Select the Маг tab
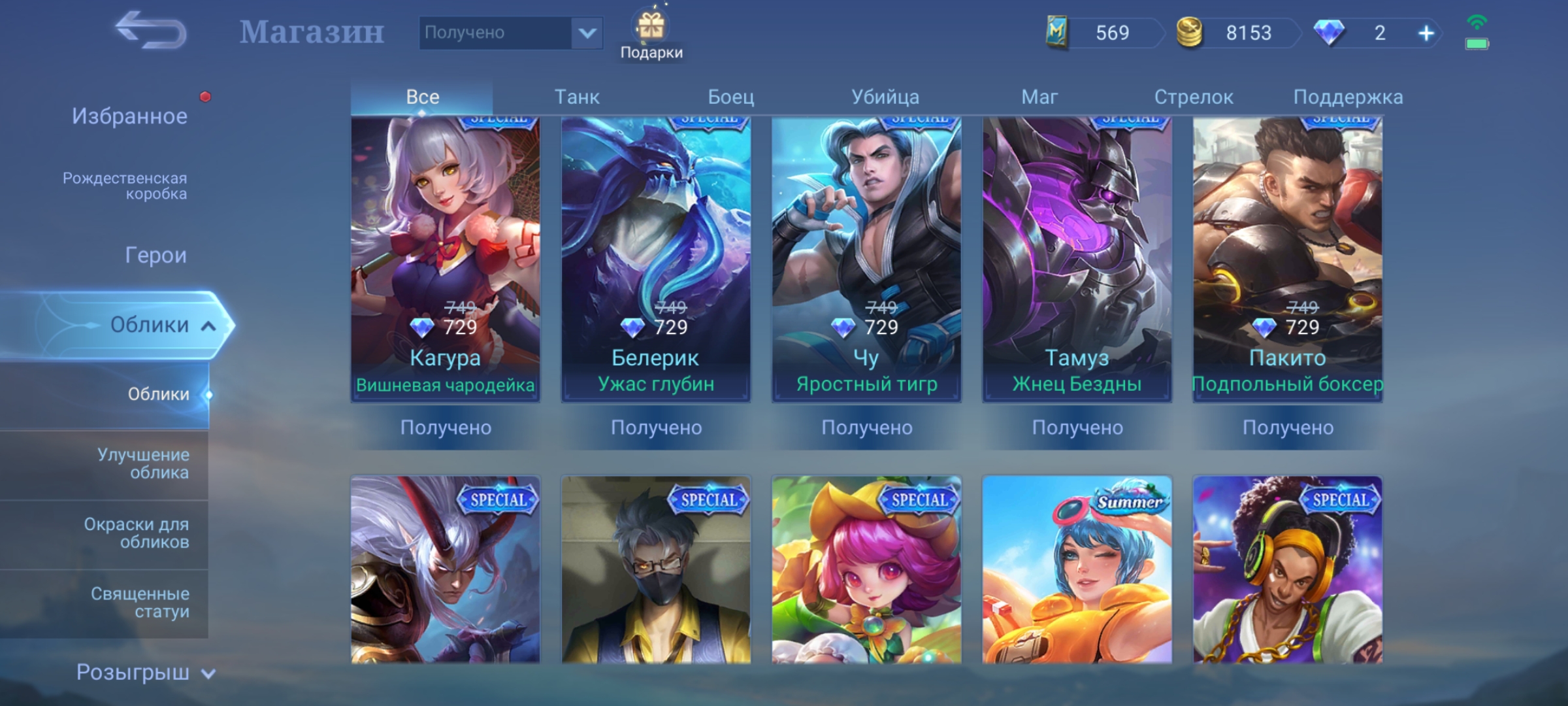This screenshot has width=1568, height=706. click(1039, 97)
